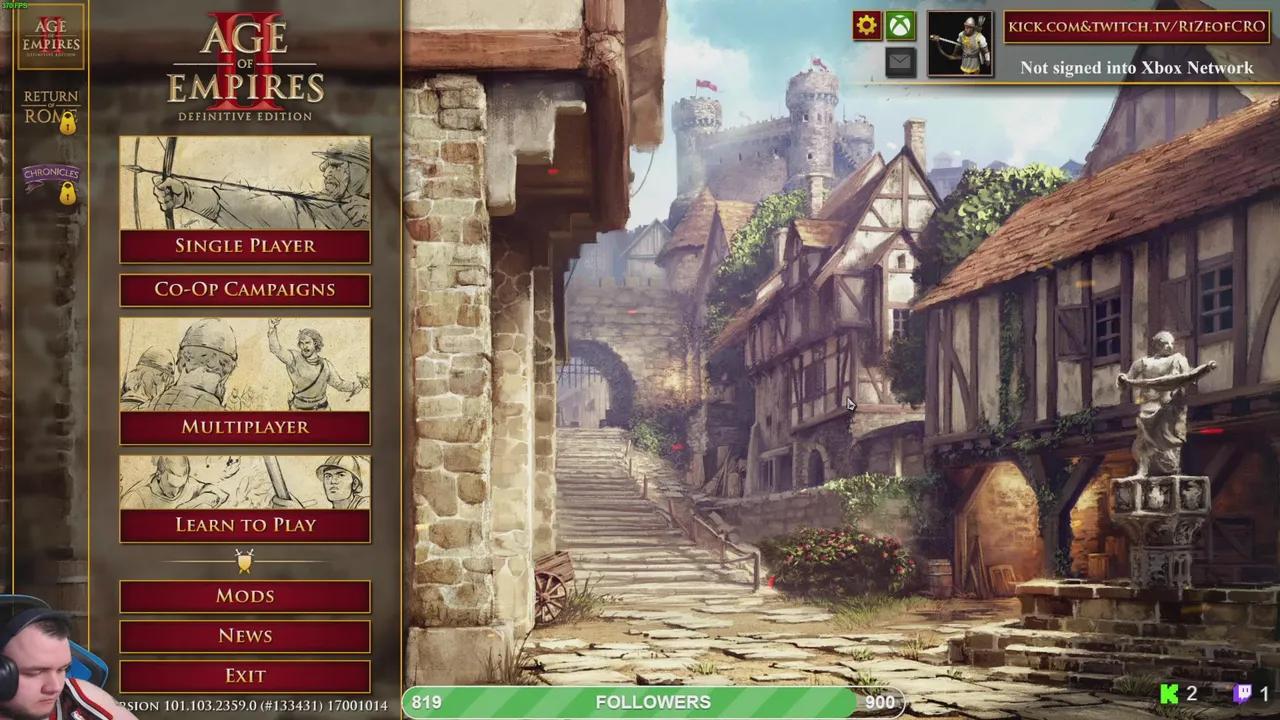Click the green Xbox sign-in icon
This screenshot has width=1280, height=720.
click(900, 26)
